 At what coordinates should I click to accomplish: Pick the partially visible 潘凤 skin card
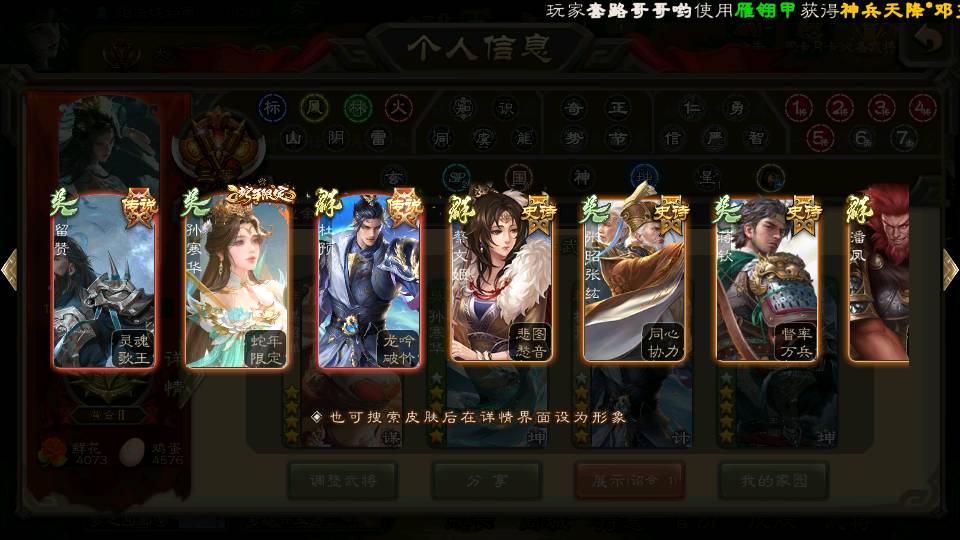coord(880,280)
